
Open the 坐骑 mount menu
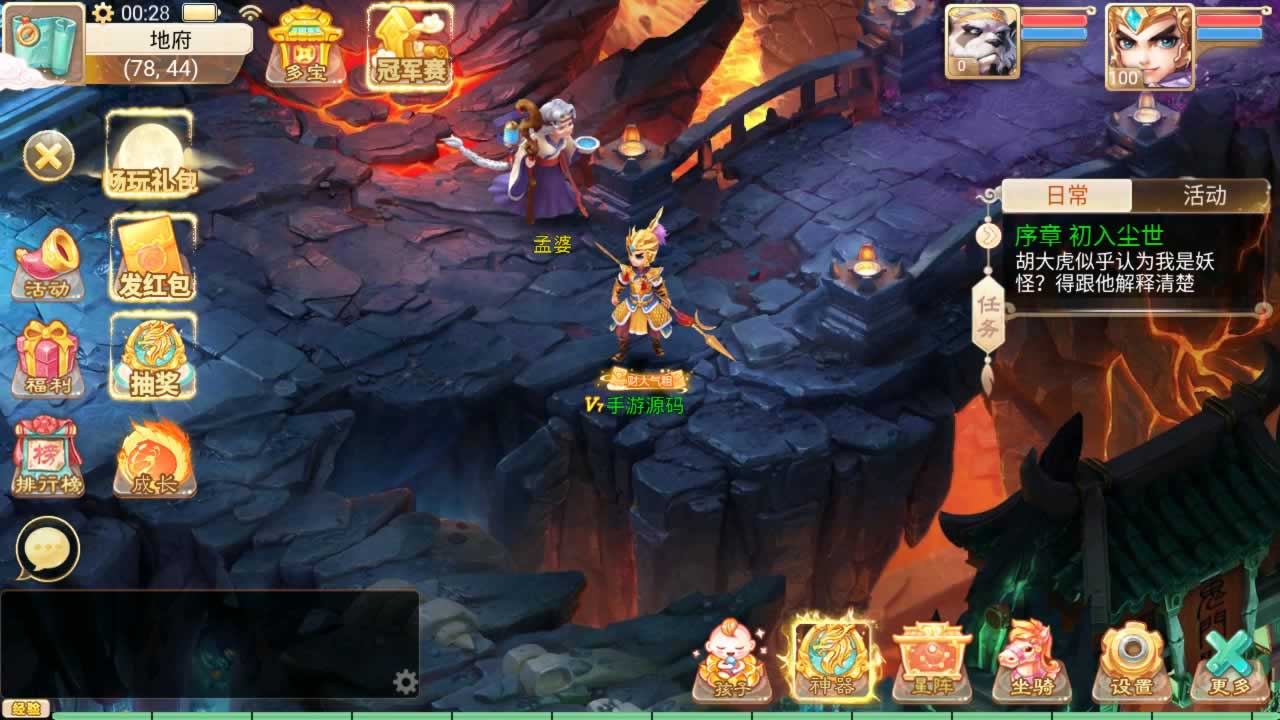[1031, 660]
